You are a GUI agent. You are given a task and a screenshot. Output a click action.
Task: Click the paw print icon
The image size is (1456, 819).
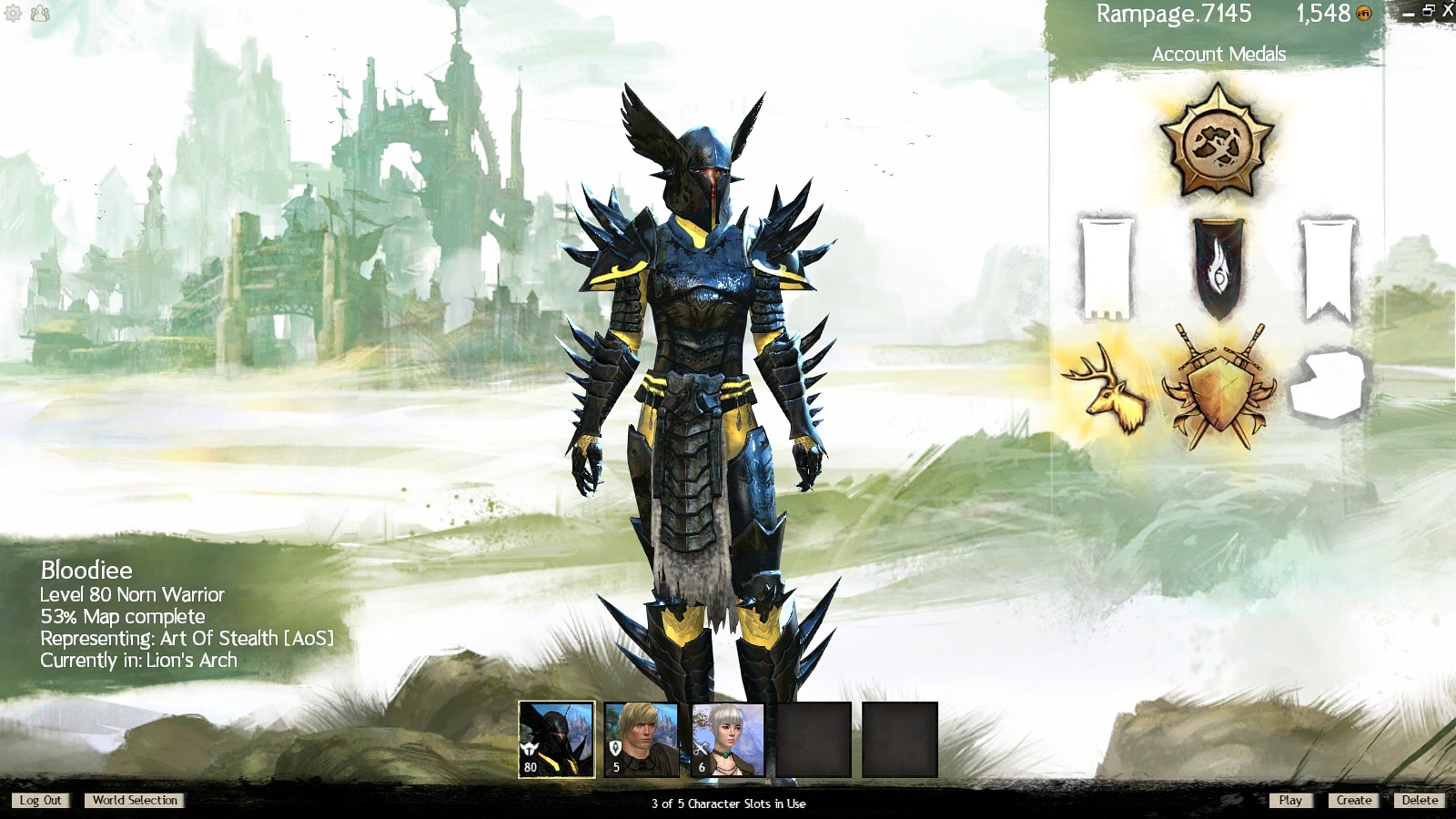pos(40,14)
